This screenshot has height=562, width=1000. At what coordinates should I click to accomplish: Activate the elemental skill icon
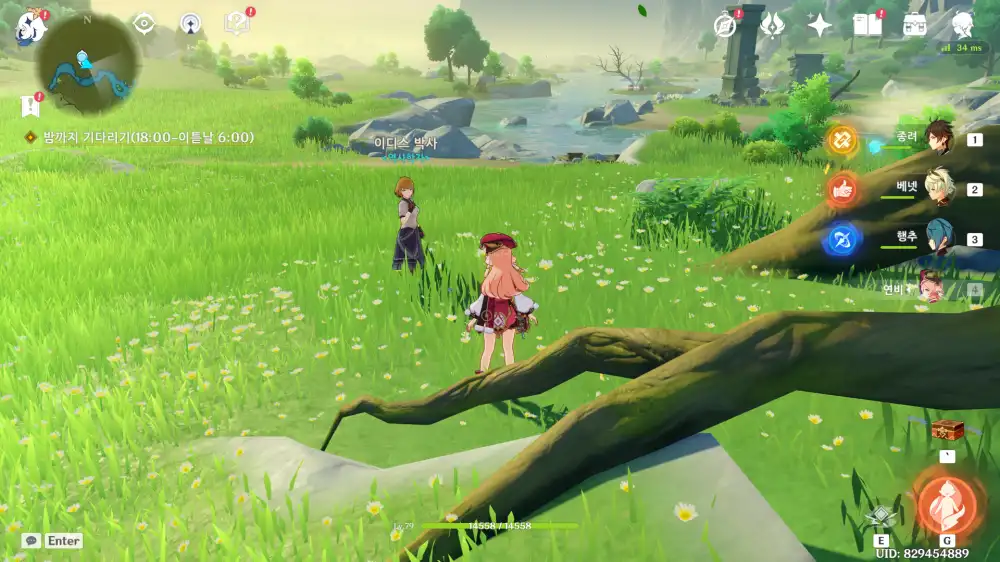click(880, 516)
